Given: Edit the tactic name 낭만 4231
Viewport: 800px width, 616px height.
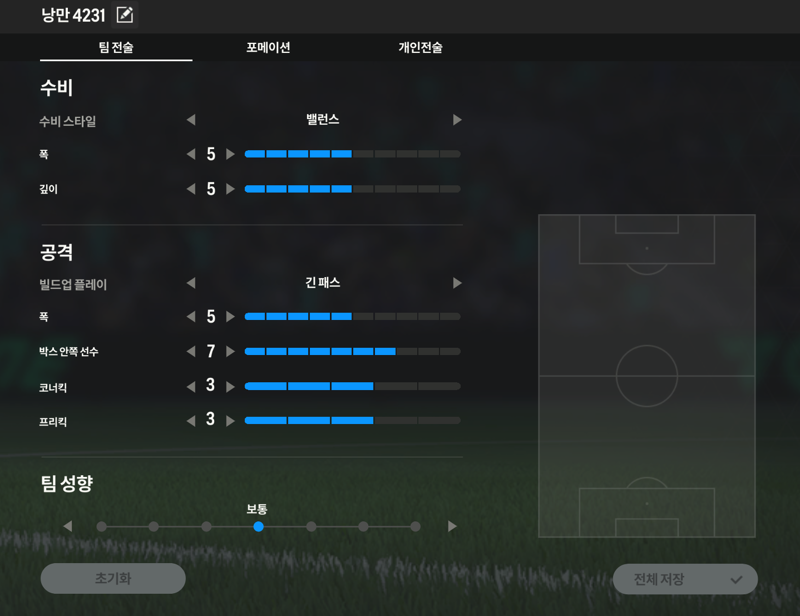Looking at the screenshot, I should click(125, 15).
